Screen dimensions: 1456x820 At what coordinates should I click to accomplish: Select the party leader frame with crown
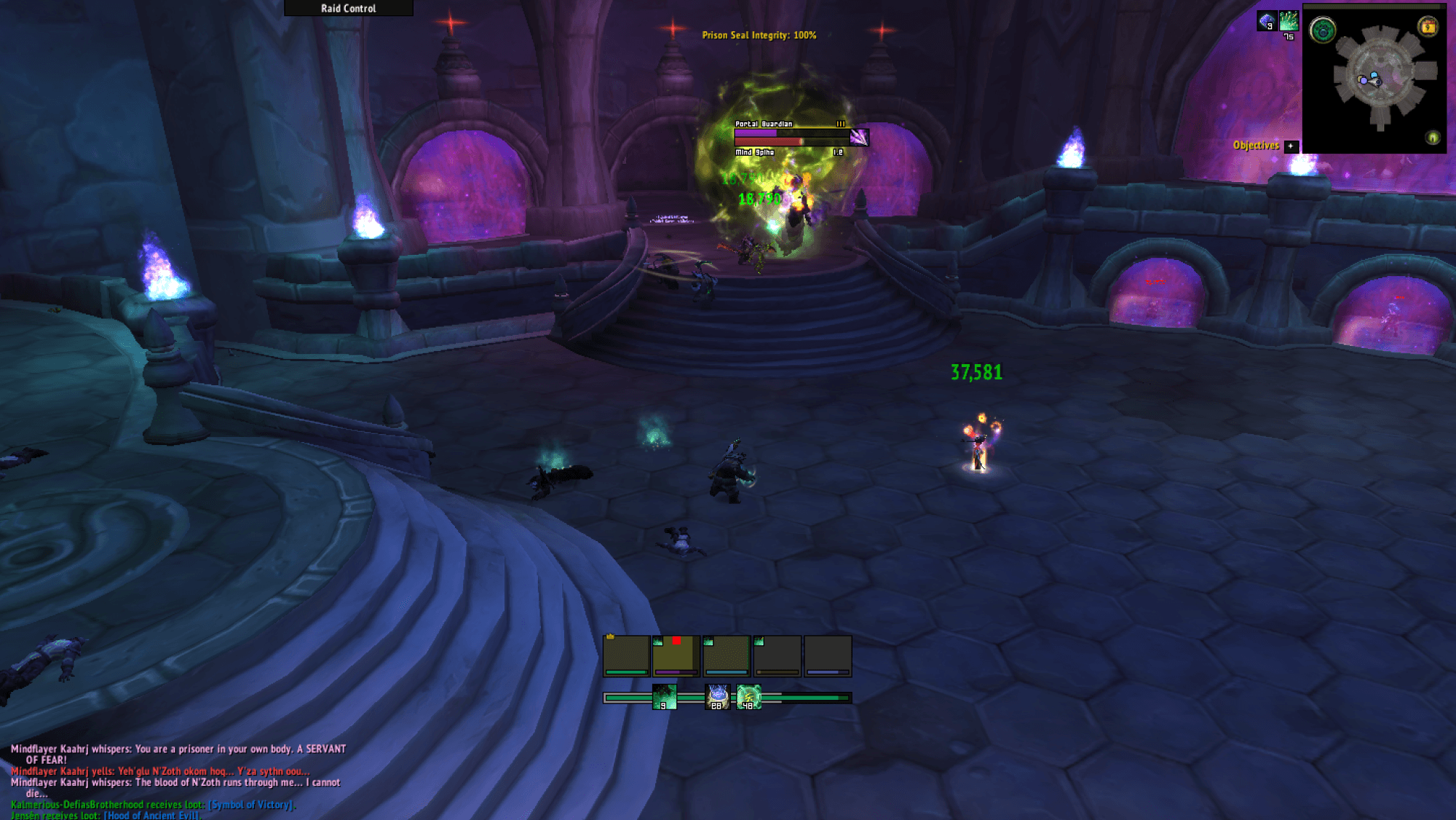pos(626,655)
